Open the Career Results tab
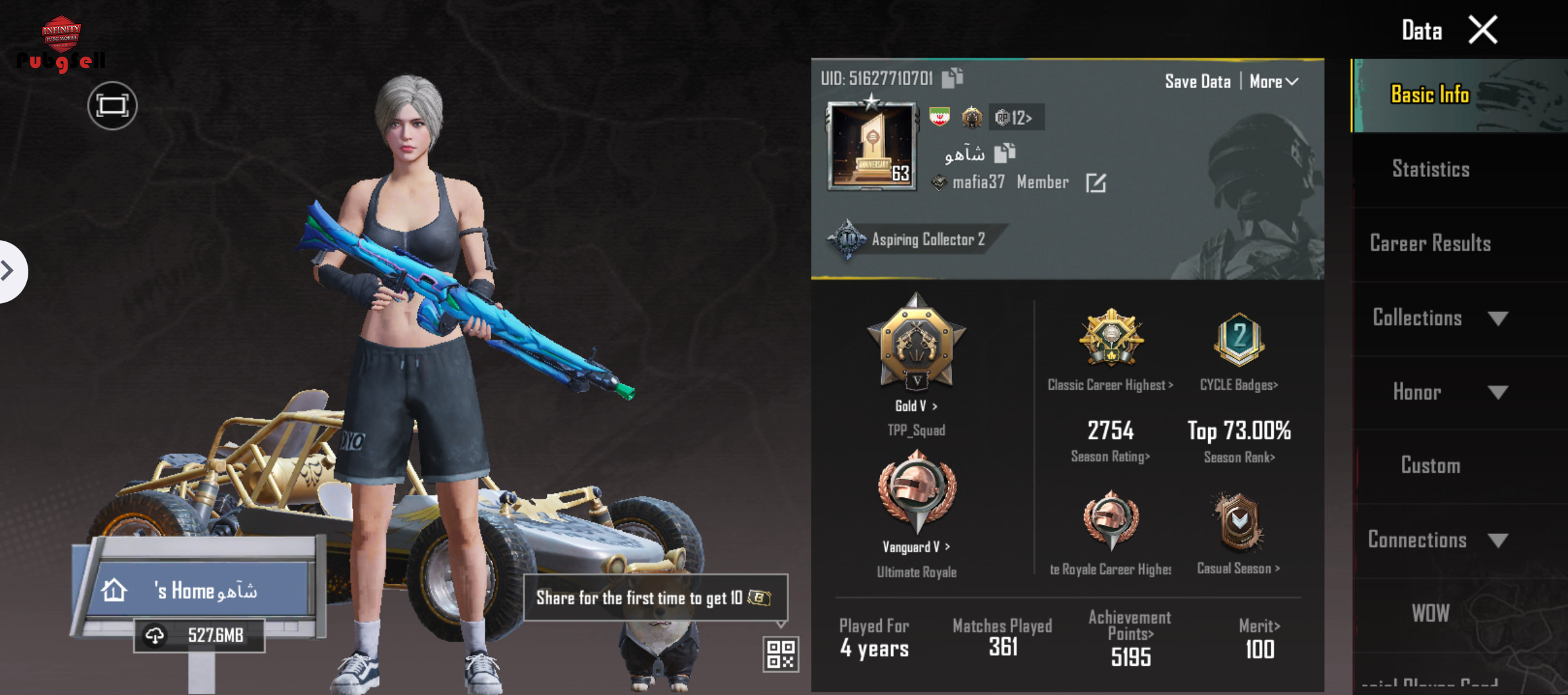 coord(1430,243)
